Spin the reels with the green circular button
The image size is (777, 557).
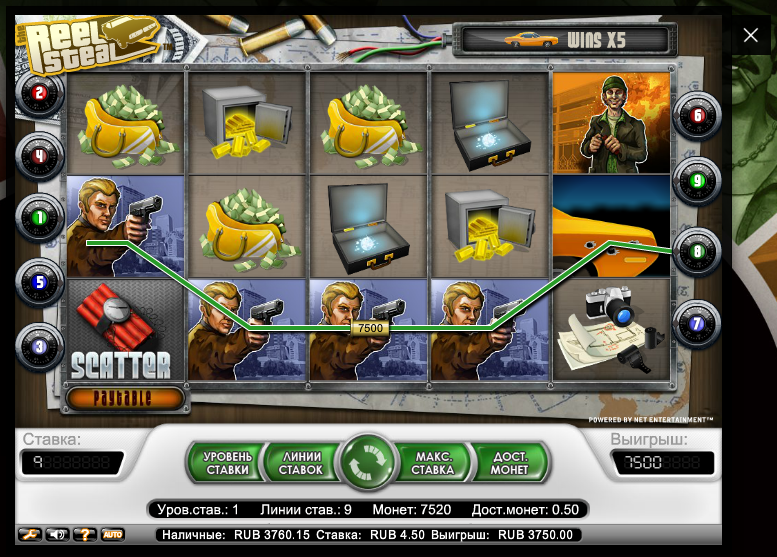(368, 462)
